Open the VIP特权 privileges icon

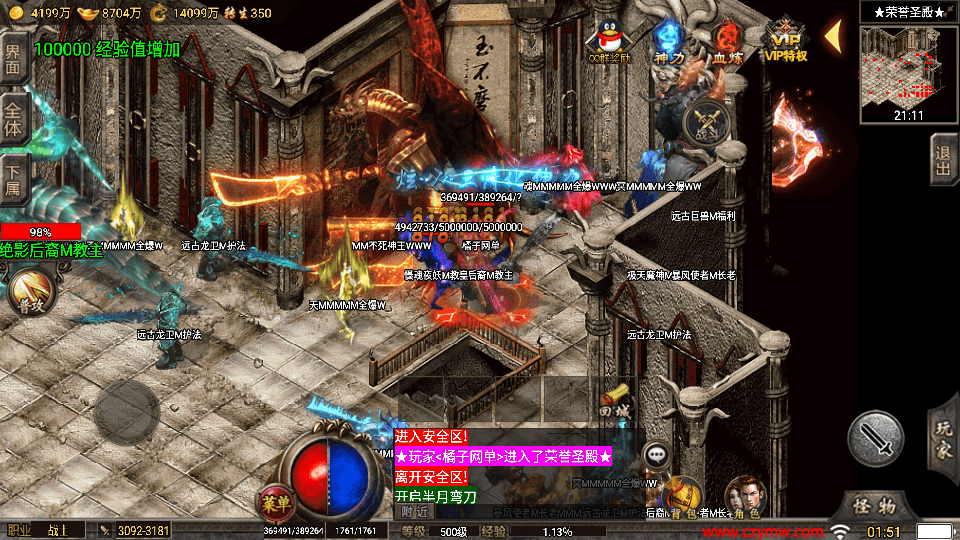[787, 39]
